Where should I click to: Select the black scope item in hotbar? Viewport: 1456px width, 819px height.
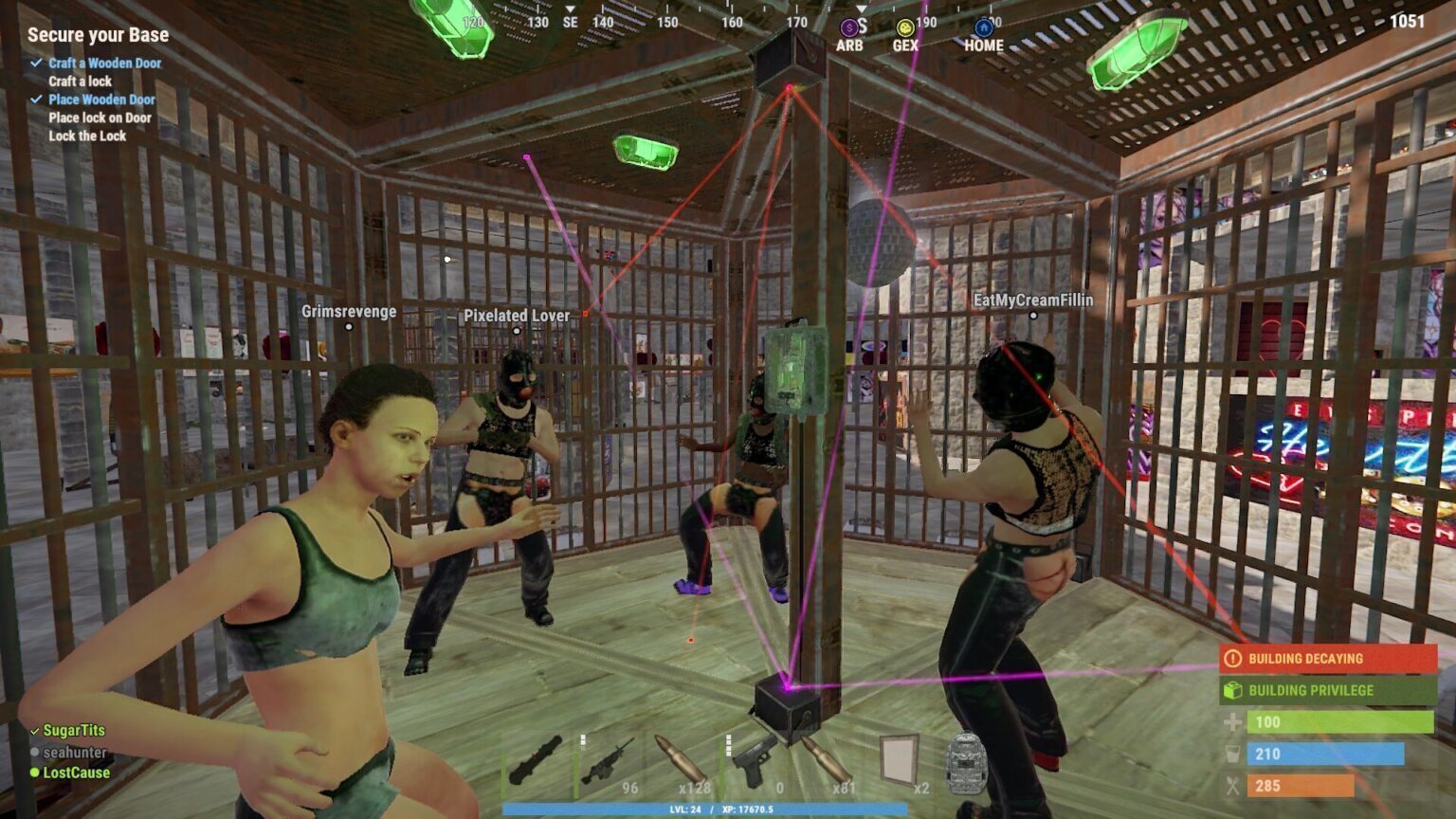(537, 762)
